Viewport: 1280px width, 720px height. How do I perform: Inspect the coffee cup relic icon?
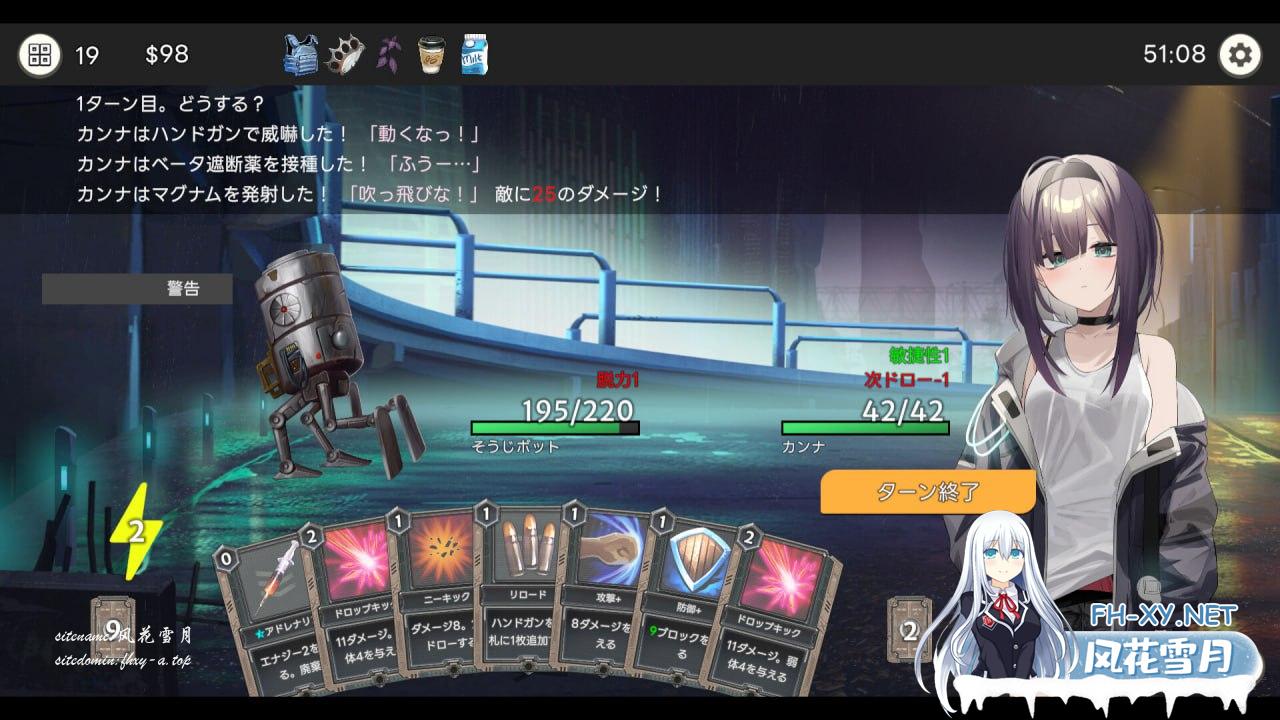click(431, 55)
